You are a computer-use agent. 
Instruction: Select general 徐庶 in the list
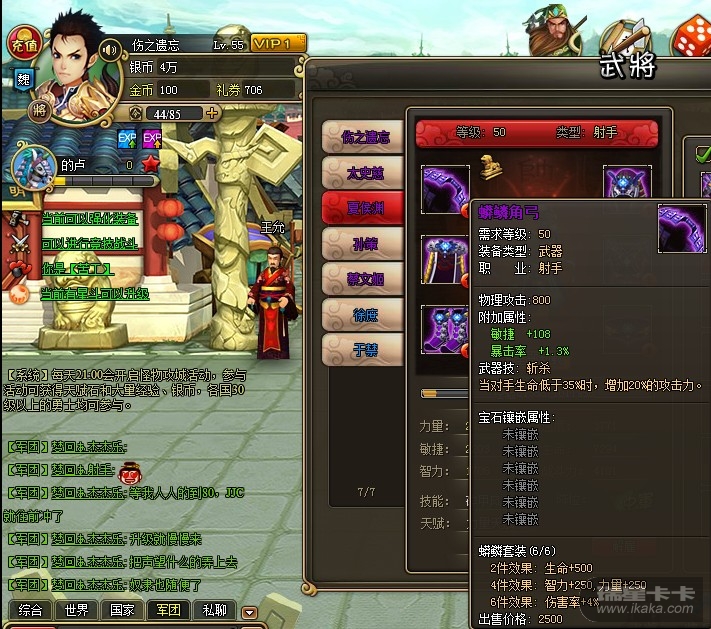coord(364,314)
